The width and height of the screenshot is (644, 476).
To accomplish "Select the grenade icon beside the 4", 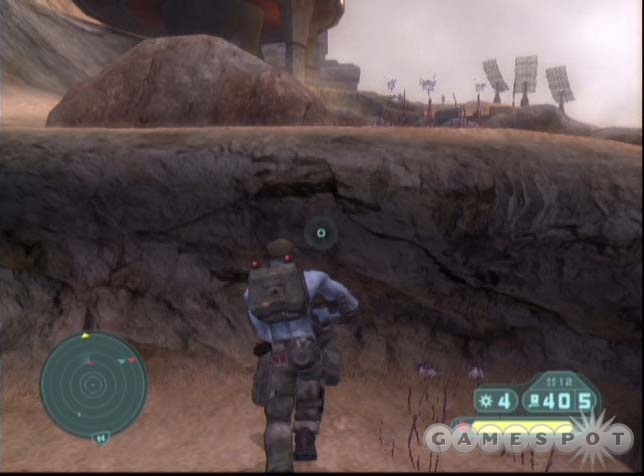I will [x=483, y=402].
